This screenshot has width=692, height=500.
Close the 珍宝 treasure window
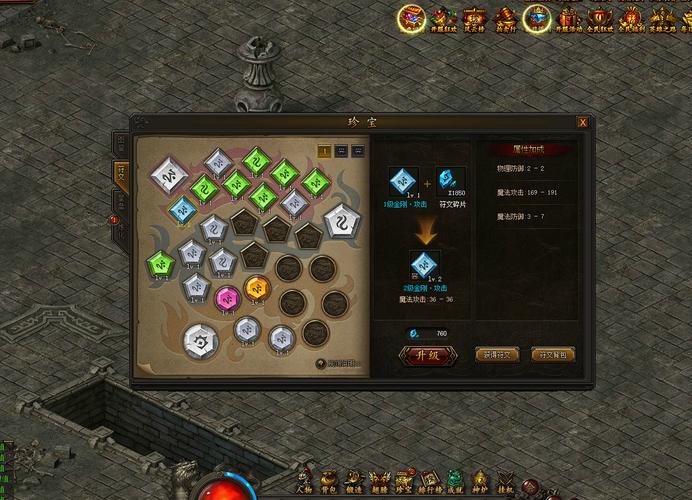point(582,122)
